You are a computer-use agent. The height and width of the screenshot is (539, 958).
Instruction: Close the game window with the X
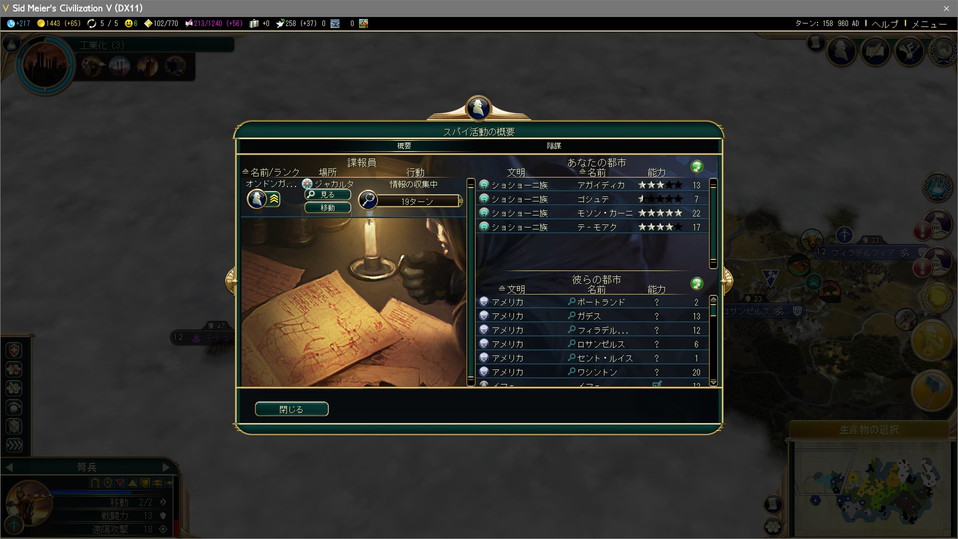(x=946, y=8)
